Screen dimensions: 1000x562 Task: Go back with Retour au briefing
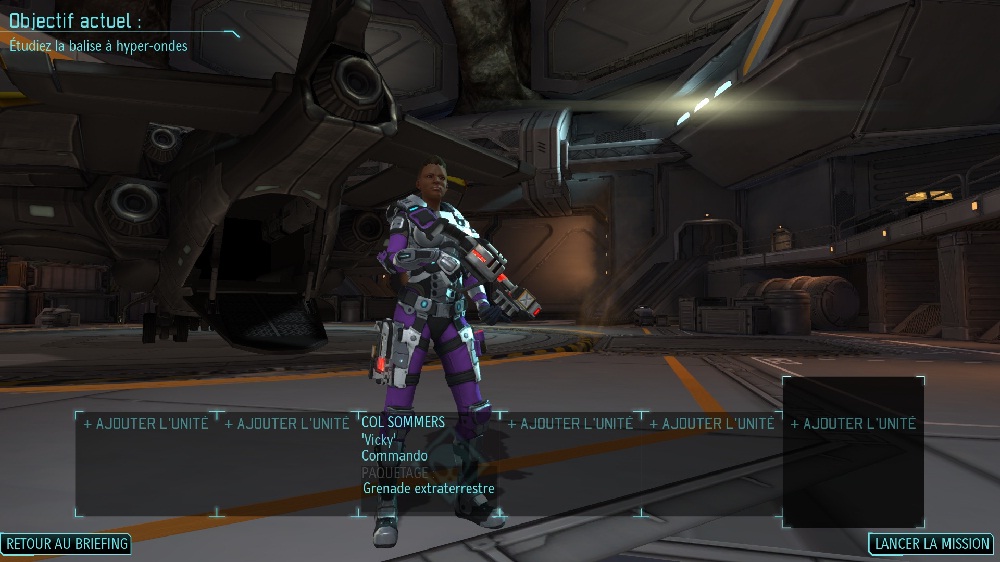[x=66, y=544]
